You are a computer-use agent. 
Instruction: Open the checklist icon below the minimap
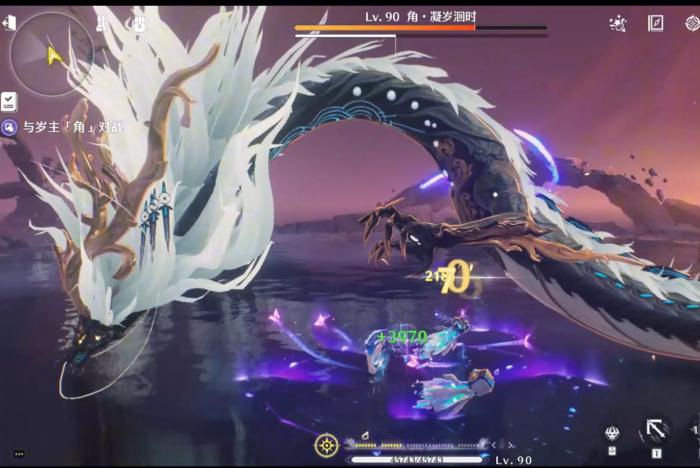[9, 101]
